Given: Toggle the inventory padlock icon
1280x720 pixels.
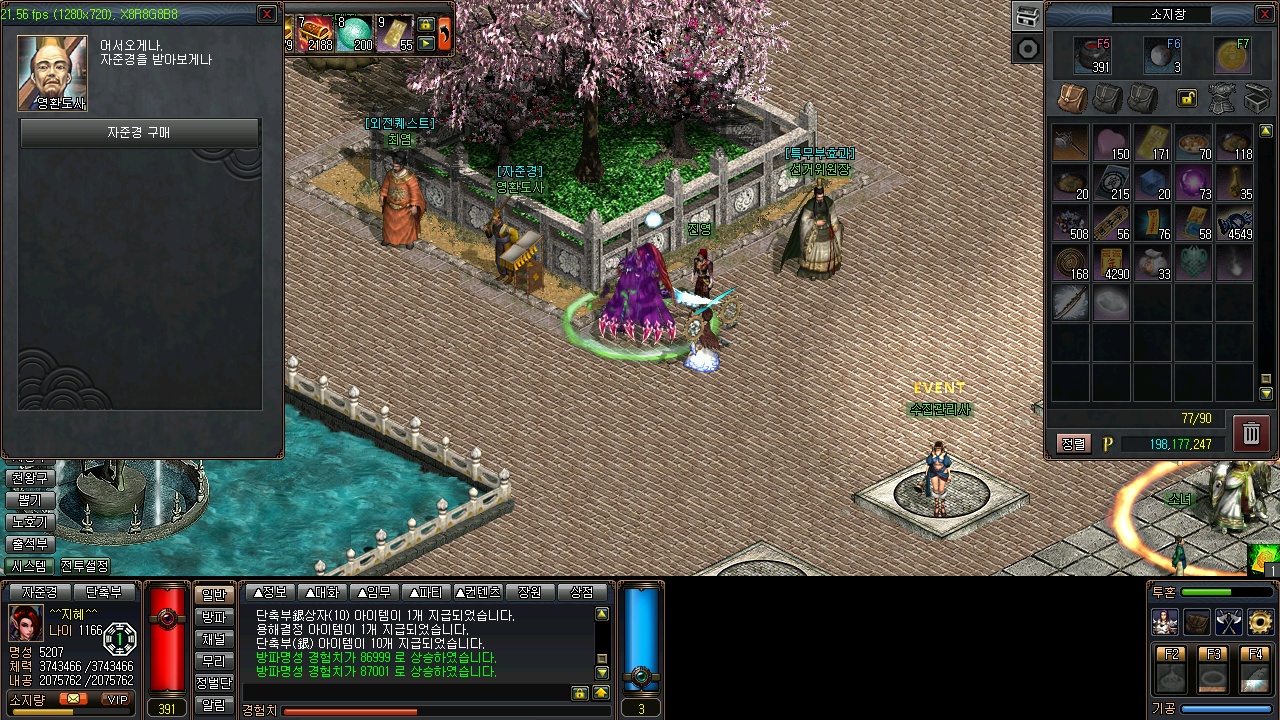Looking at the screenshot, I should click(x=1187, y=98).
